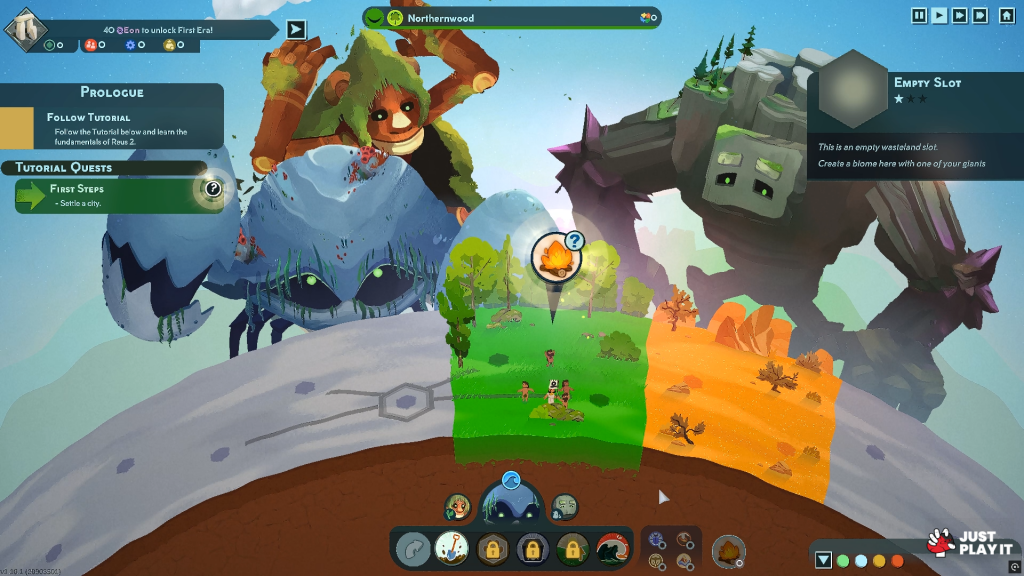Viewport: 1024px width, 576px height.
Task: Click the Northernwood planet name bar
Action: point(512,18)
